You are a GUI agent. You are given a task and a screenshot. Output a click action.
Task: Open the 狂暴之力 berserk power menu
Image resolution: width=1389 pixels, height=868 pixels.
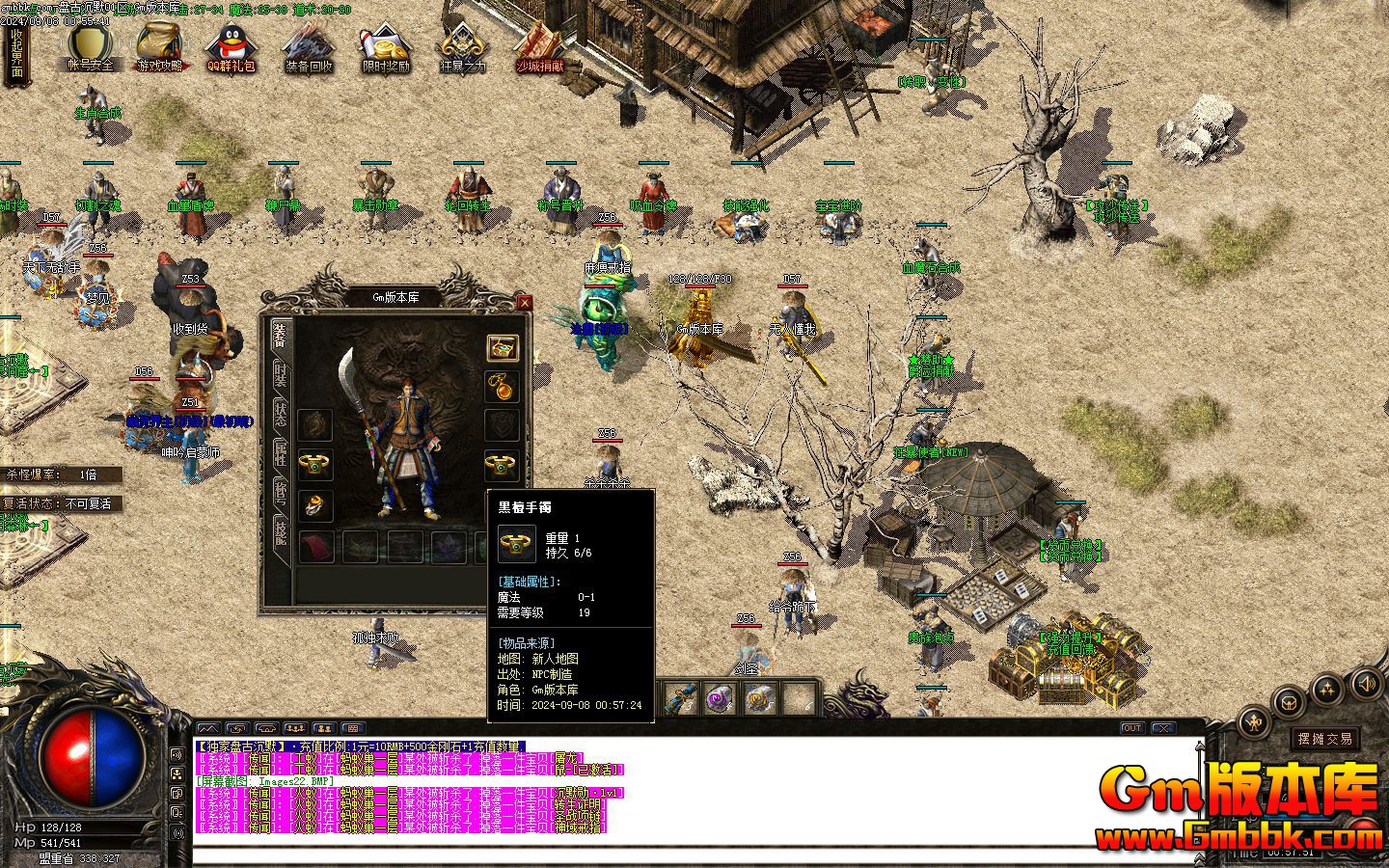click(x=463, y=46)
